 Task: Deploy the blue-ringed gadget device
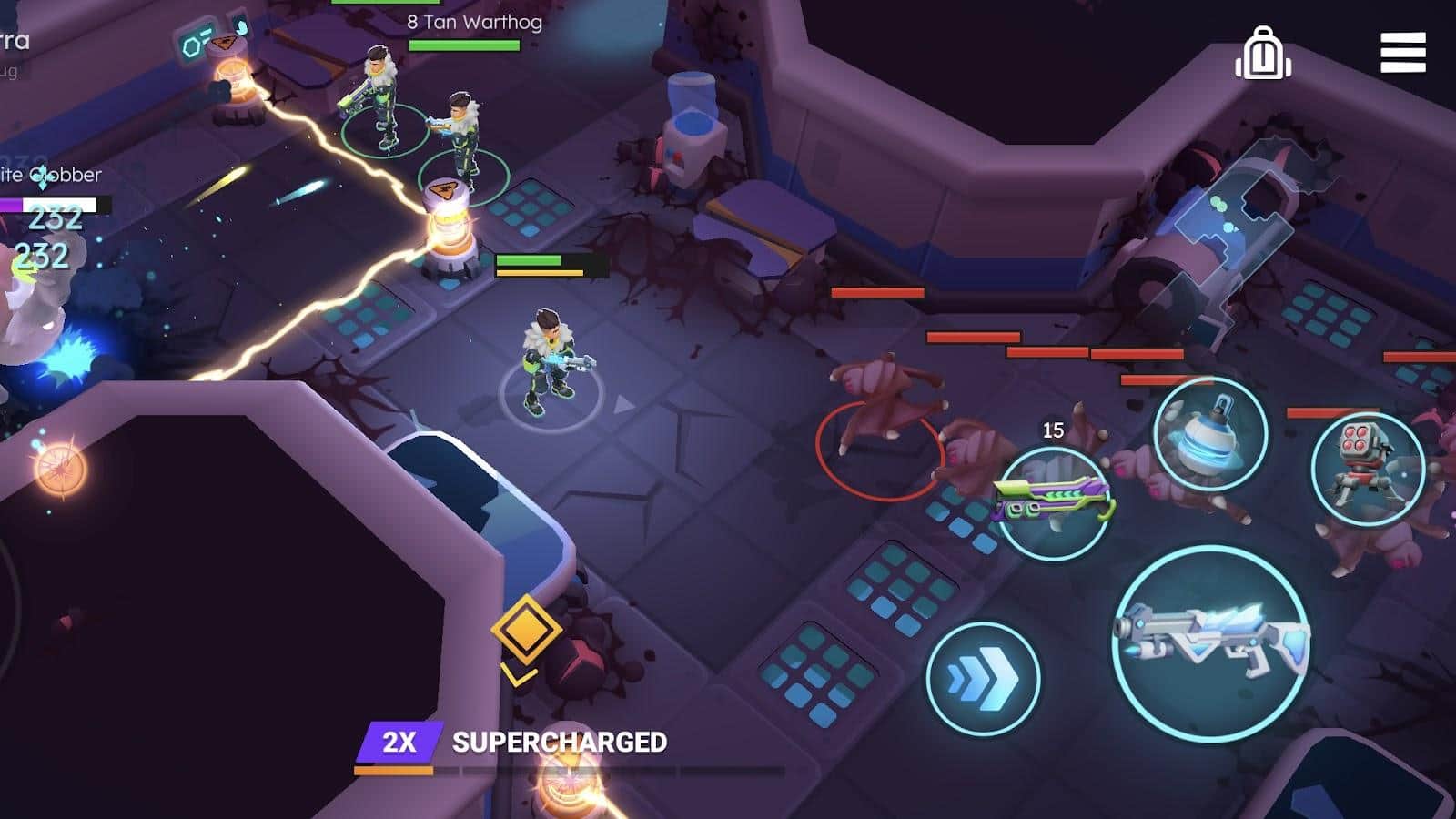point(1210,435)
